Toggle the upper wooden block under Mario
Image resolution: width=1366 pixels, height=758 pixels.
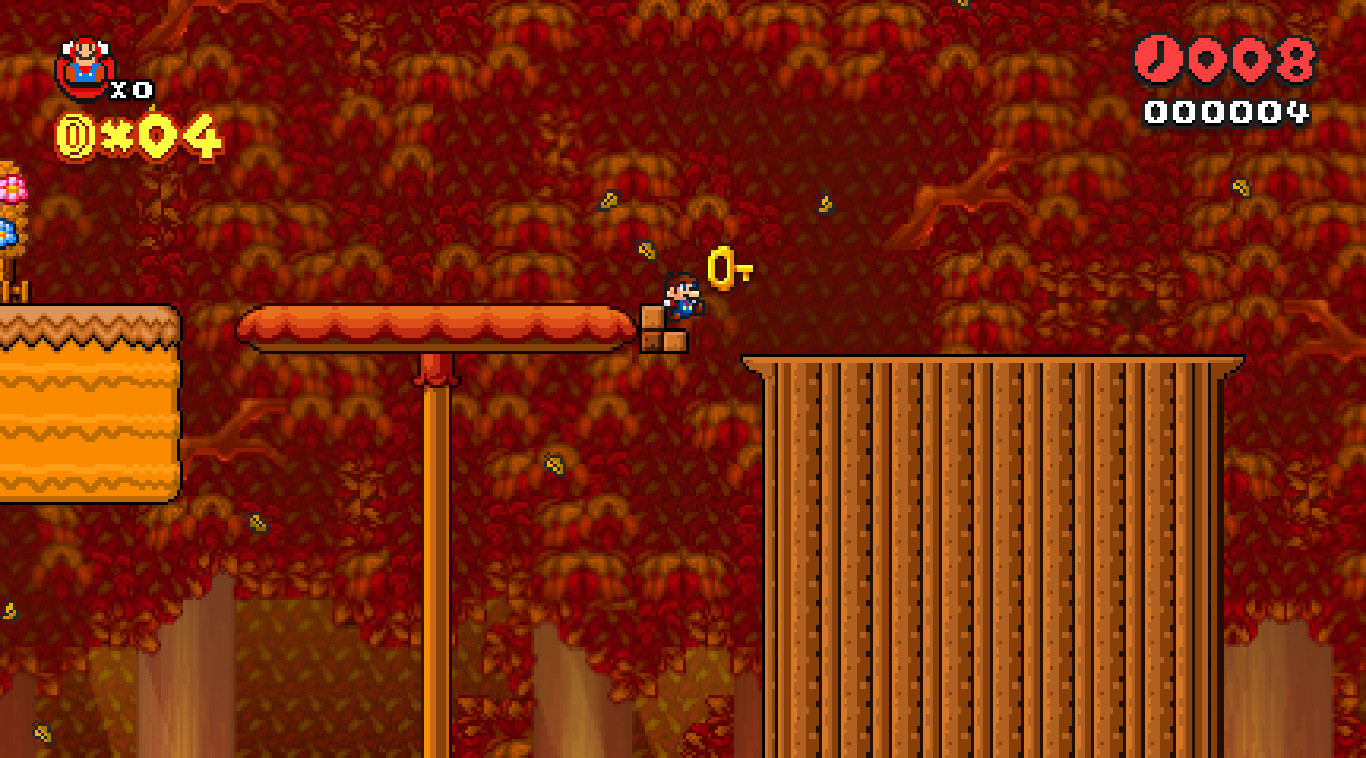click(652, 318)
